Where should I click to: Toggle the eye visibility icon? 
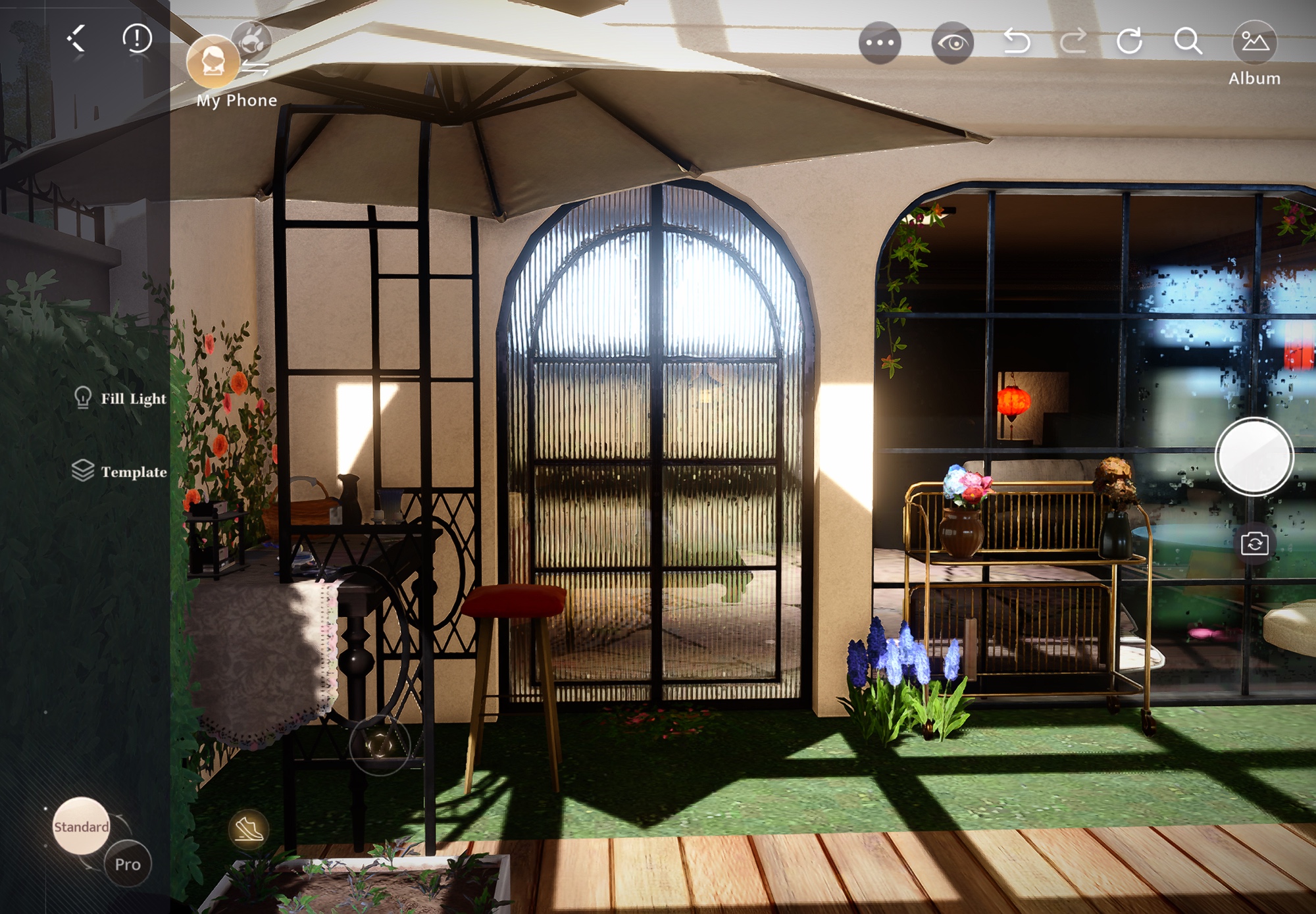click(x=952, y=43)
